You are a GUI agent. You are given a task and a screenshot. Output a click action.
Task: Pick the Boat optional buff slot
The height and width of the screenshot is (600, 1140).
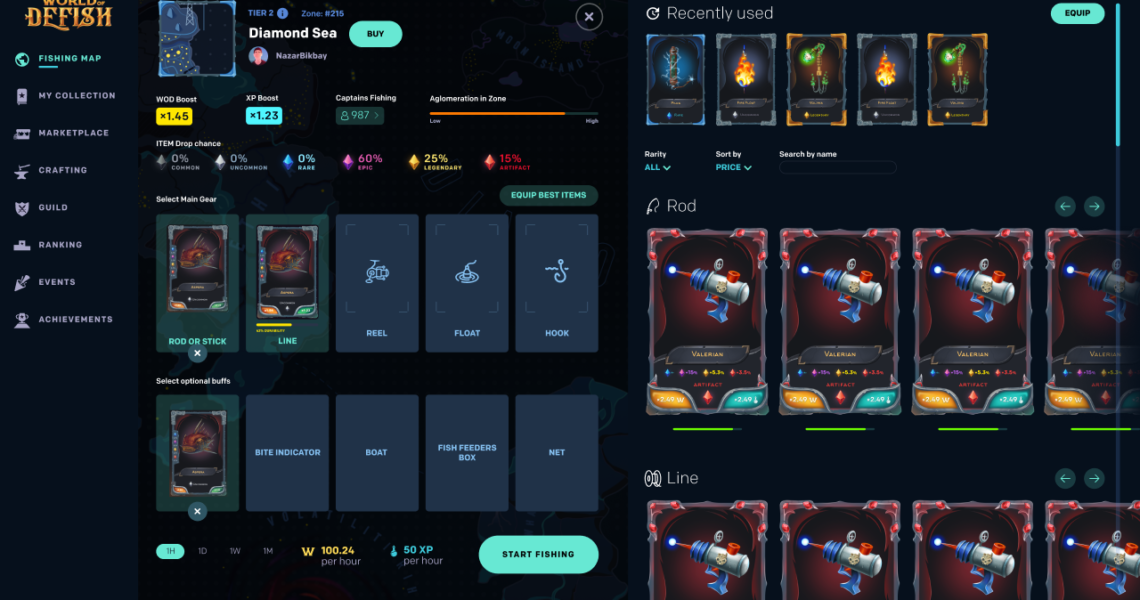pyautogui.click(x=377, y=453)
